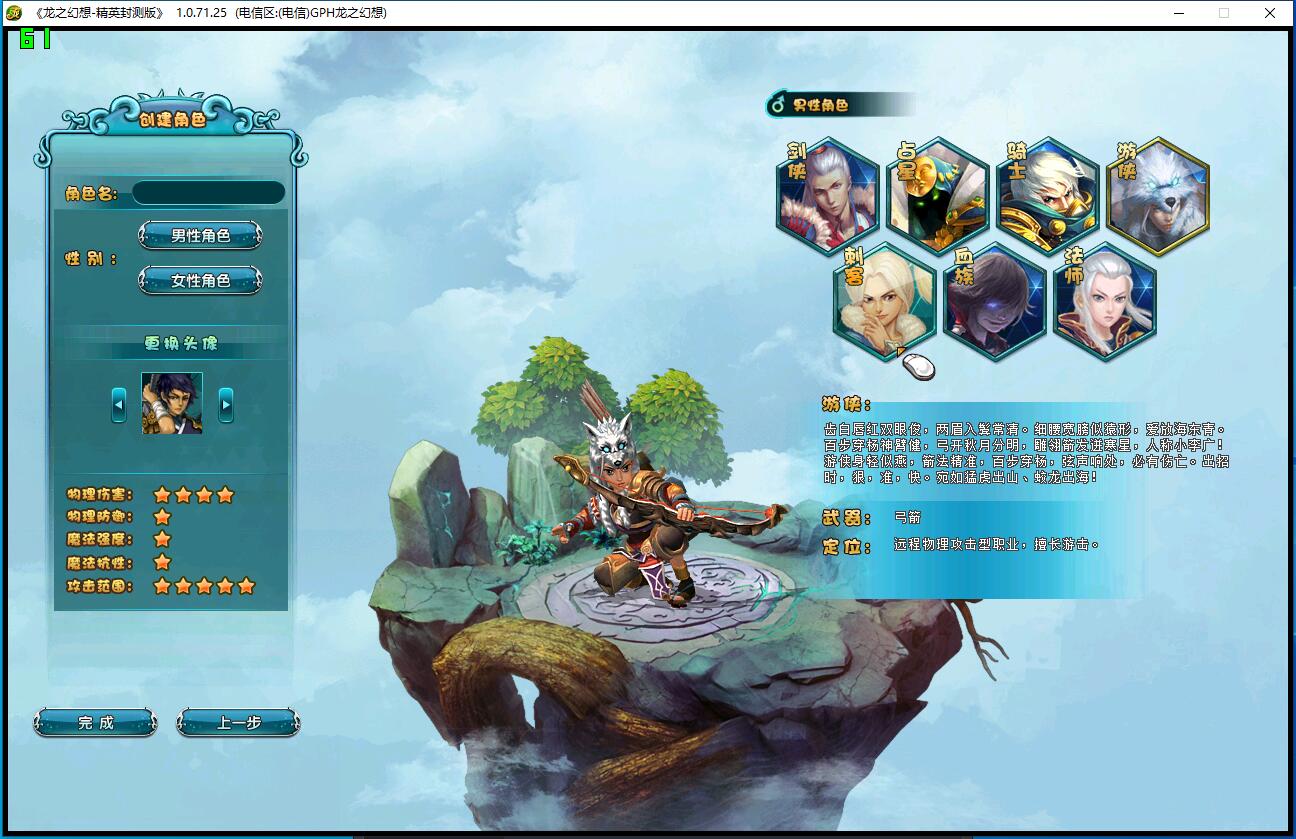1296x839 pixels.
Task: Click the current avatar portrait thumbnail
Action: pyautogui.click(x=172, y=403)
